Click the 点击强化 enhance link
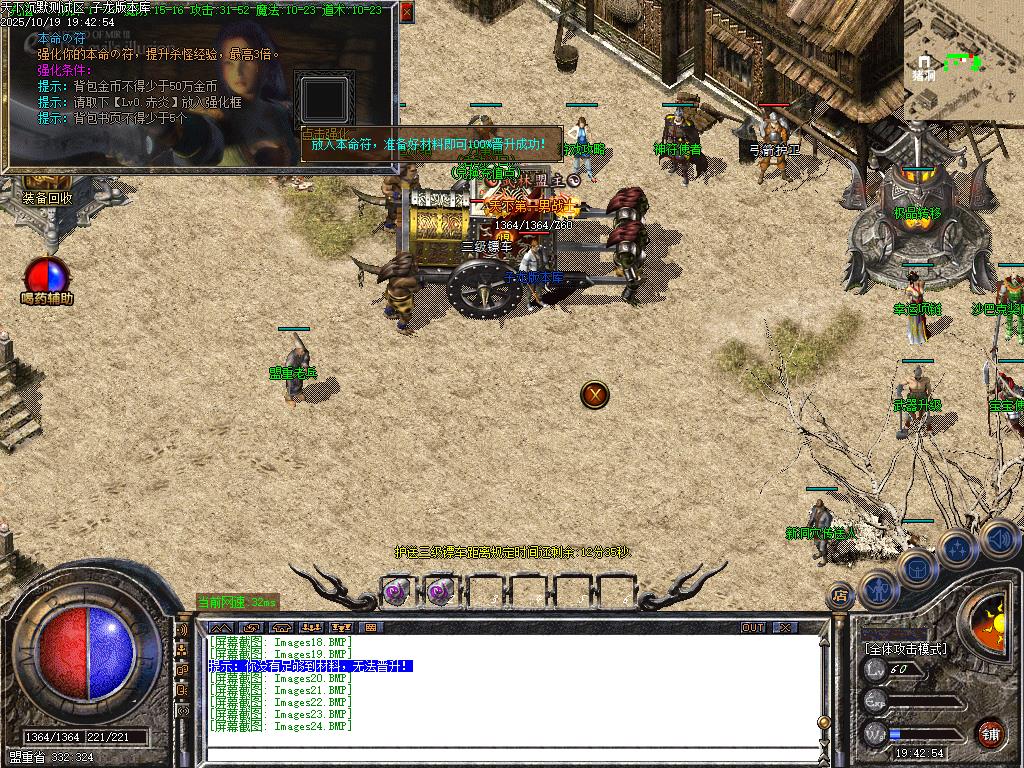The image size is (1024, 768). tap(326, 132)
